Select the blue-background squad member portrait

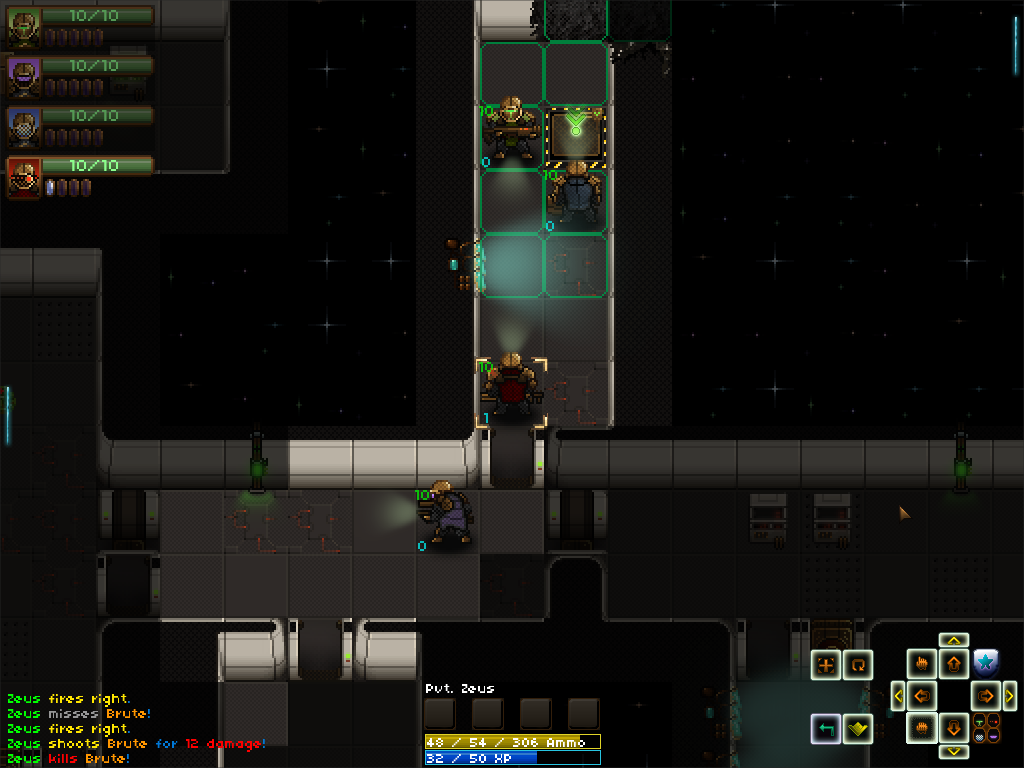[x=22, y=127]
